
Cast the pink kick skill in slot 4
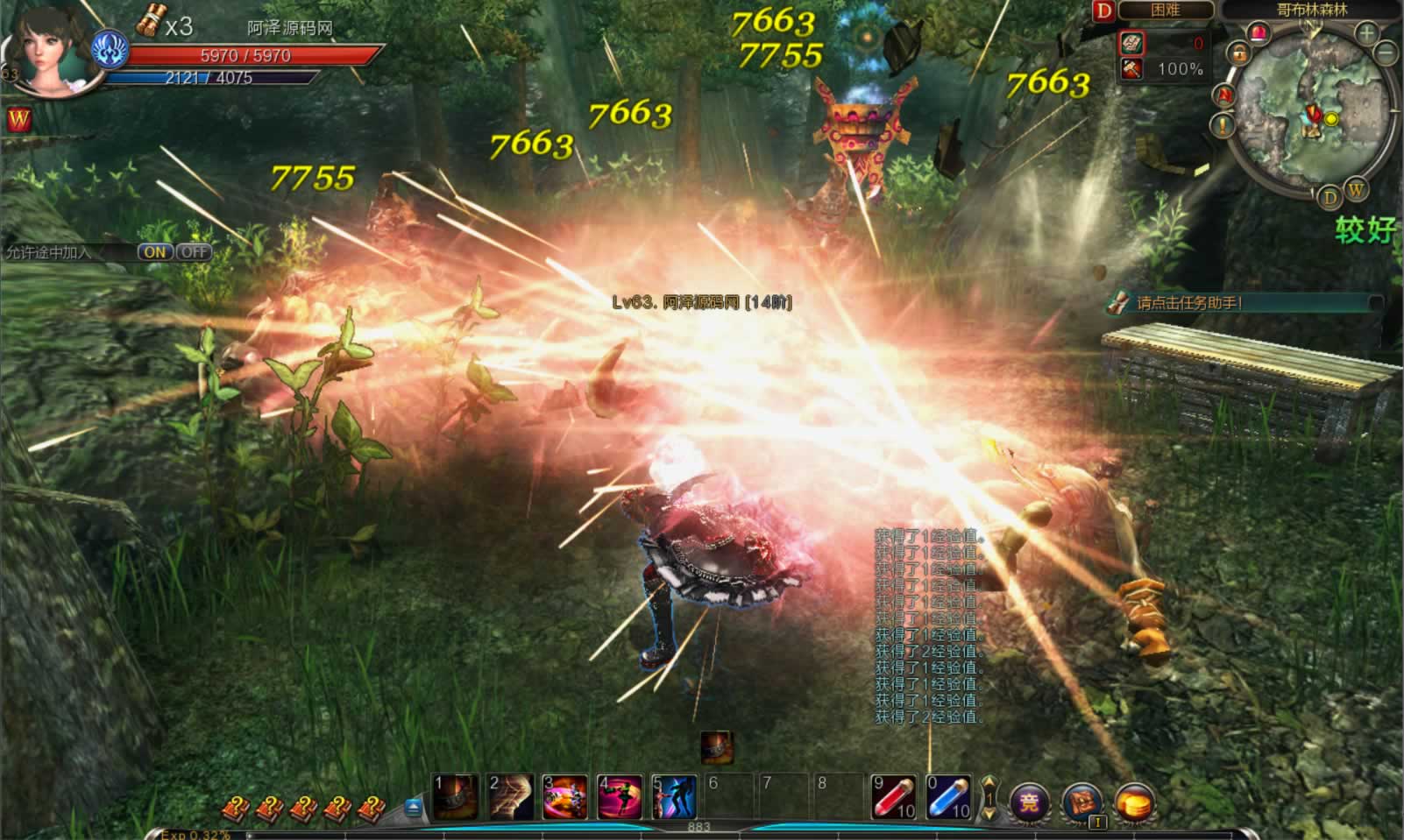pos(619,796)
